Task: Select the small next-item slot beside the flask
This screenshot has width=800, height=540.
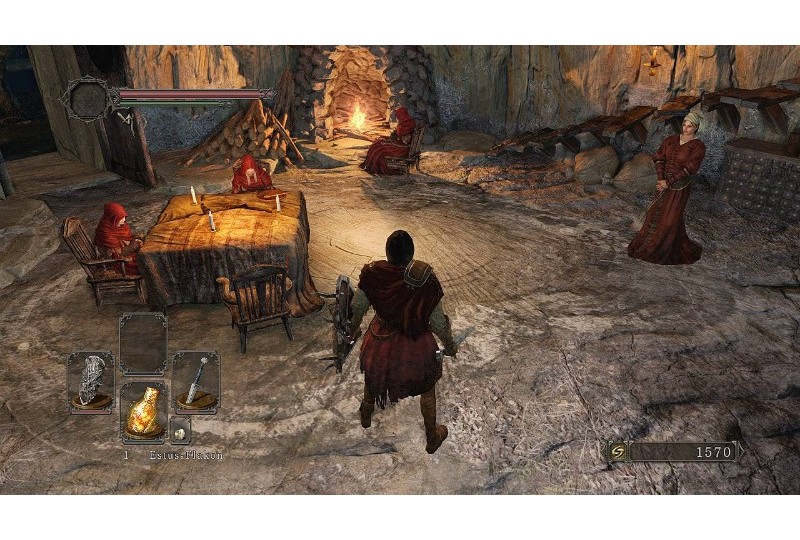Action: 179,430
